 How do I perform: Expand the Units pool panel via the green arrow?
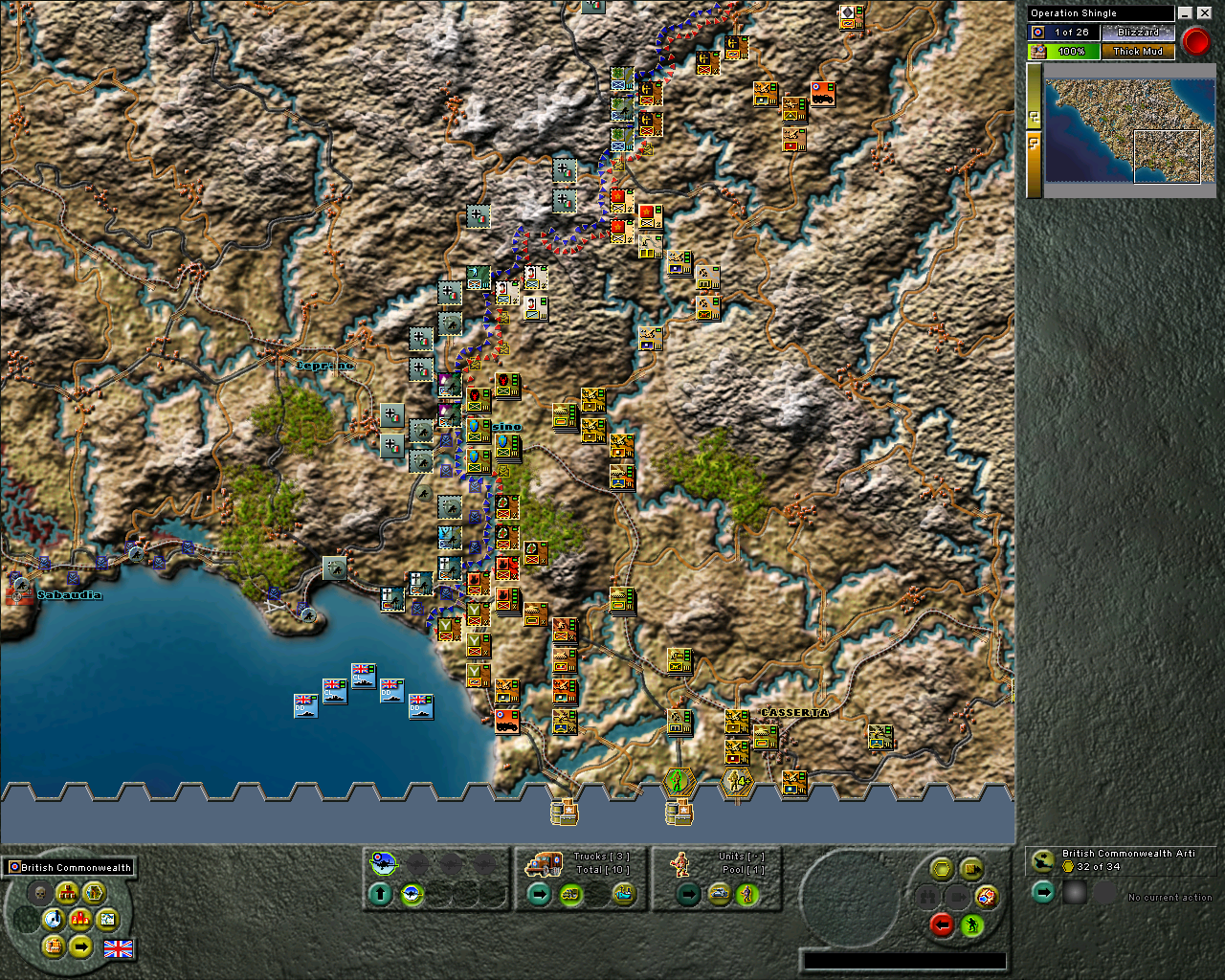click(687, 894)
